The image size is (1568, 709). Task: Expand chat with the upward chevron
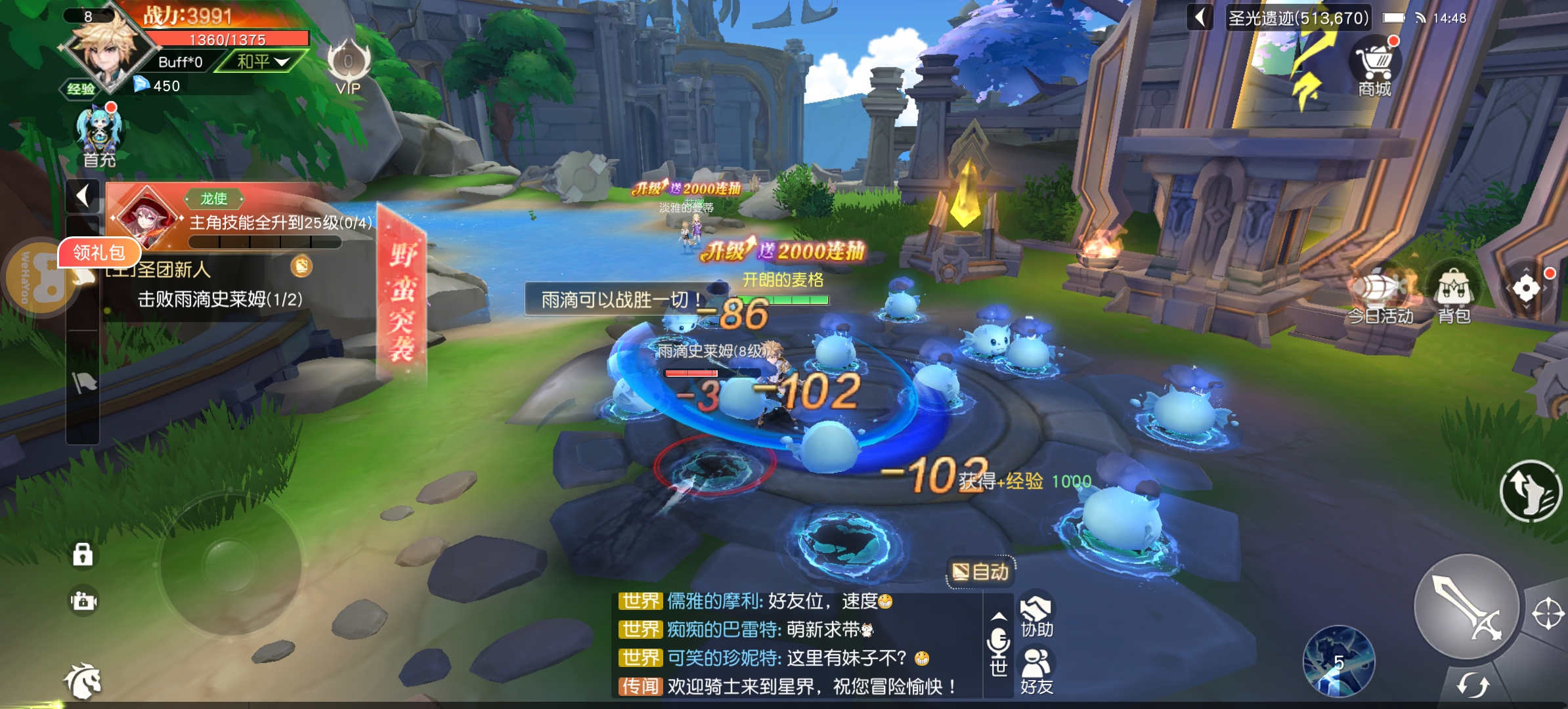[x=999, y=618]
